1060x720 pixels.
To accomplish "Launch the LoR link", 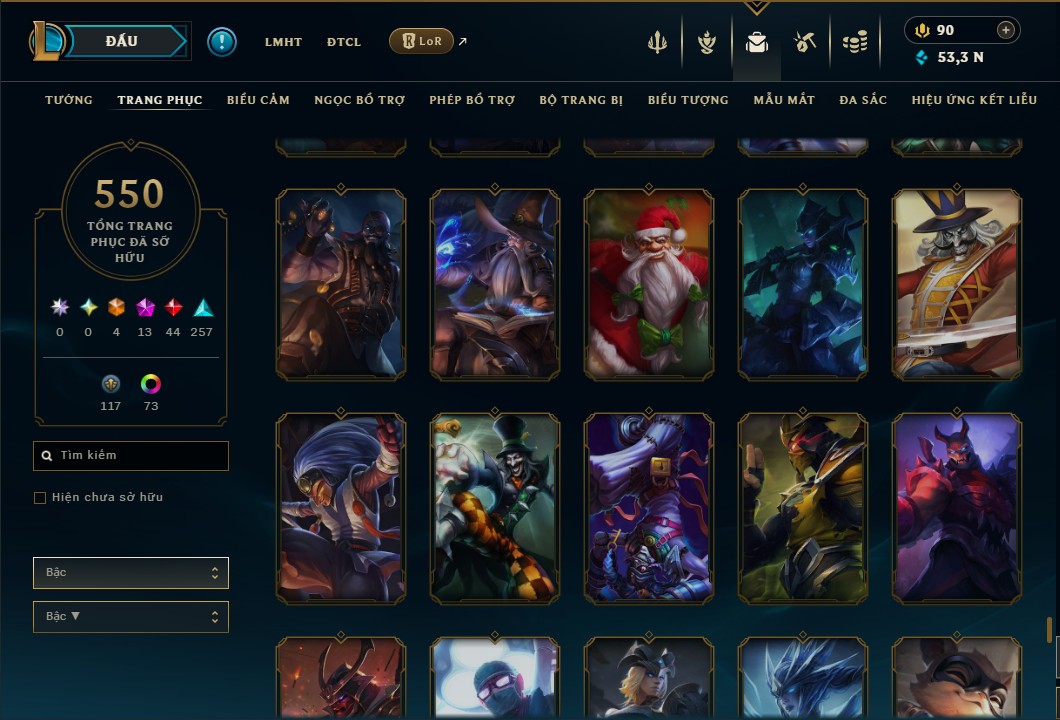I will coord(421,42).
